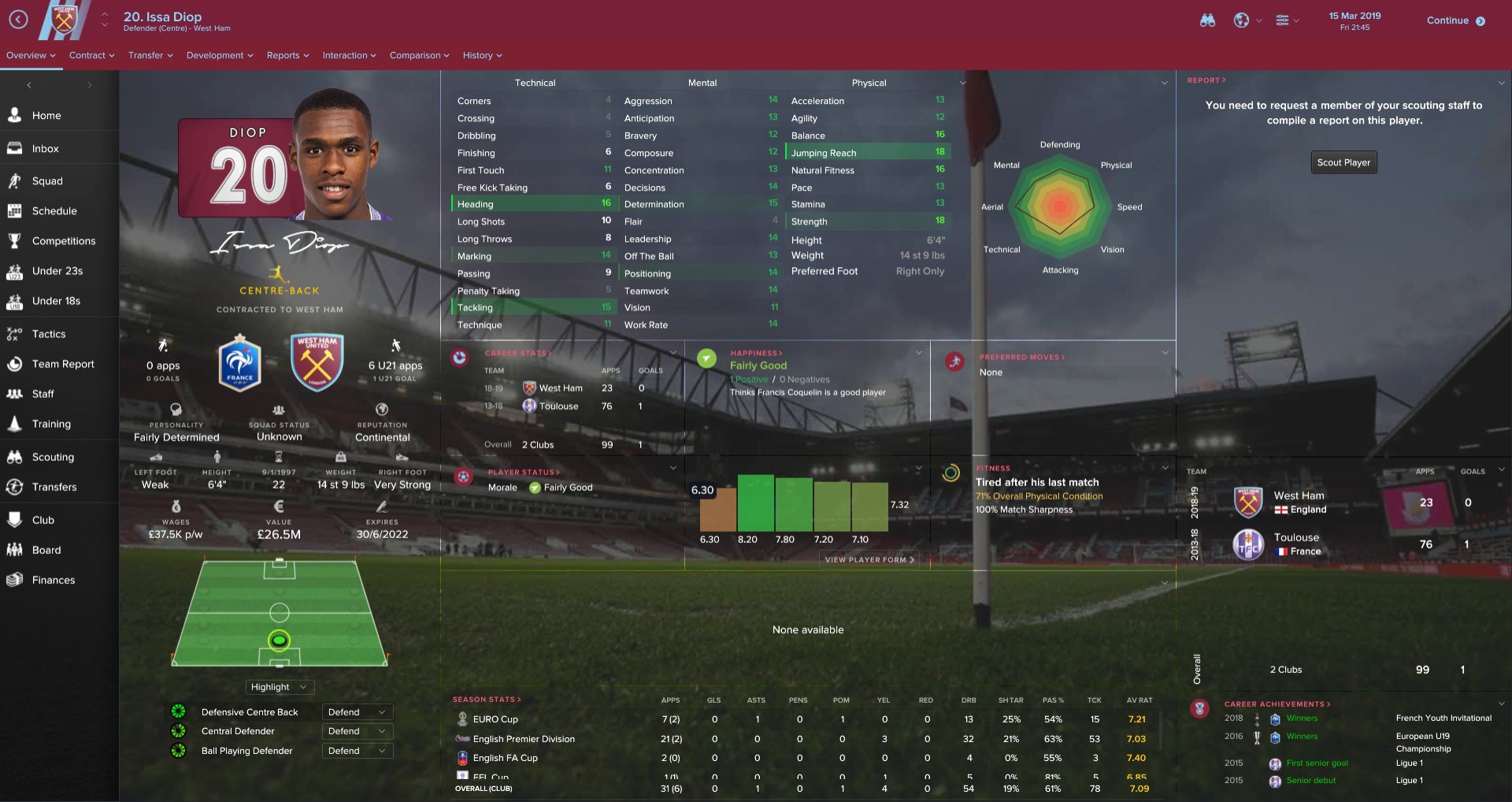Open the Career Achievements link
This screenshot has height=802, width=1512.
click(x=1277, y=704)
